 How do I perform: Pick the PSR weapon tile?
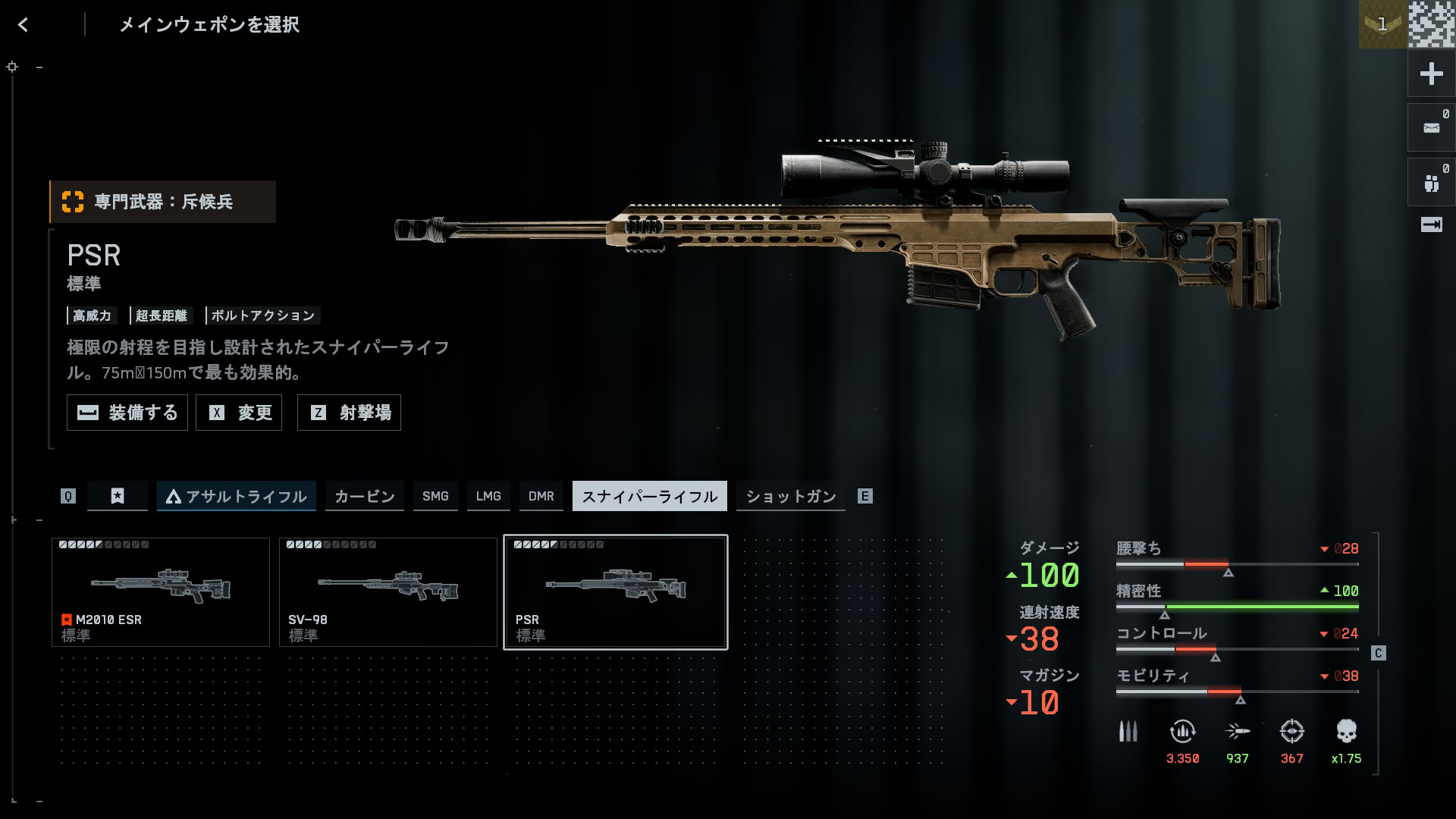coord(616,592)
